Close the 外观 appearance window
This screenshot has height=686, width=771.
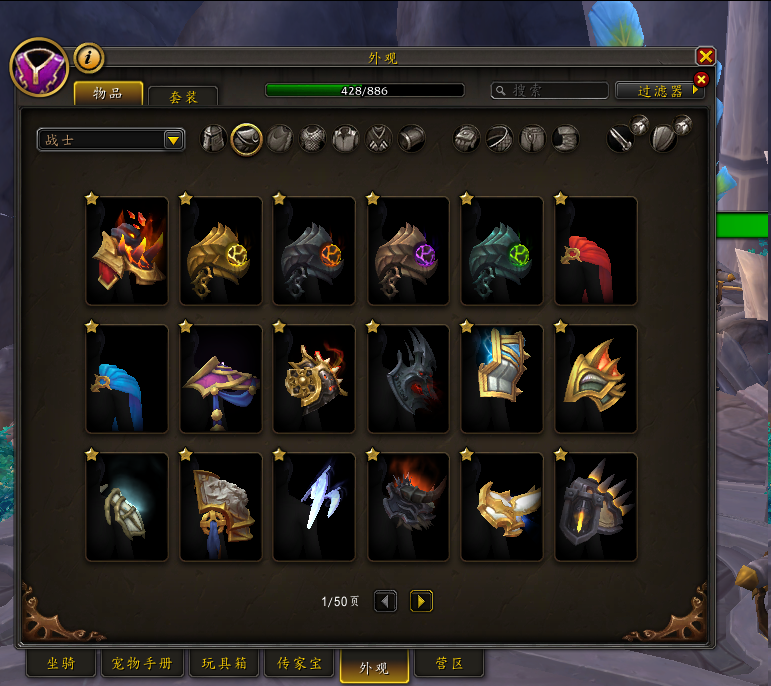(x=705, y=57)
